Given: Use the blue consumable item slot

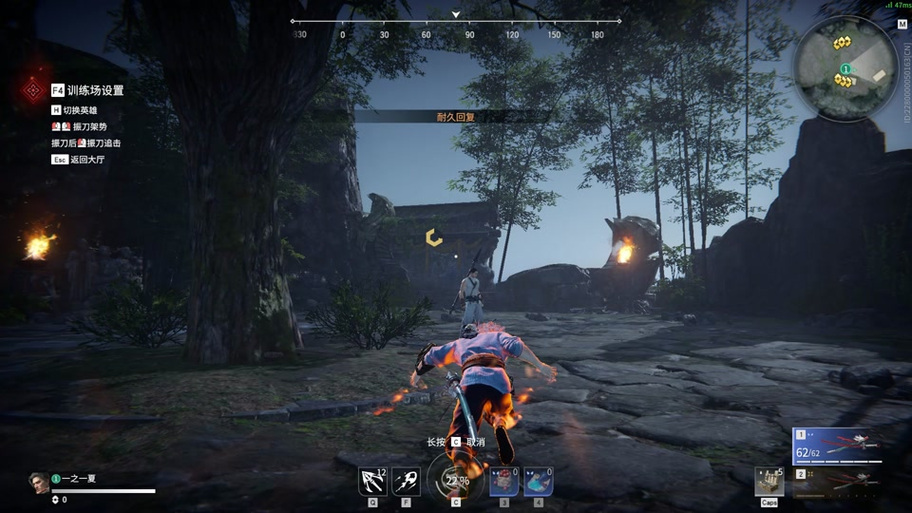Looking at the screenshot, I should point(538,482).
